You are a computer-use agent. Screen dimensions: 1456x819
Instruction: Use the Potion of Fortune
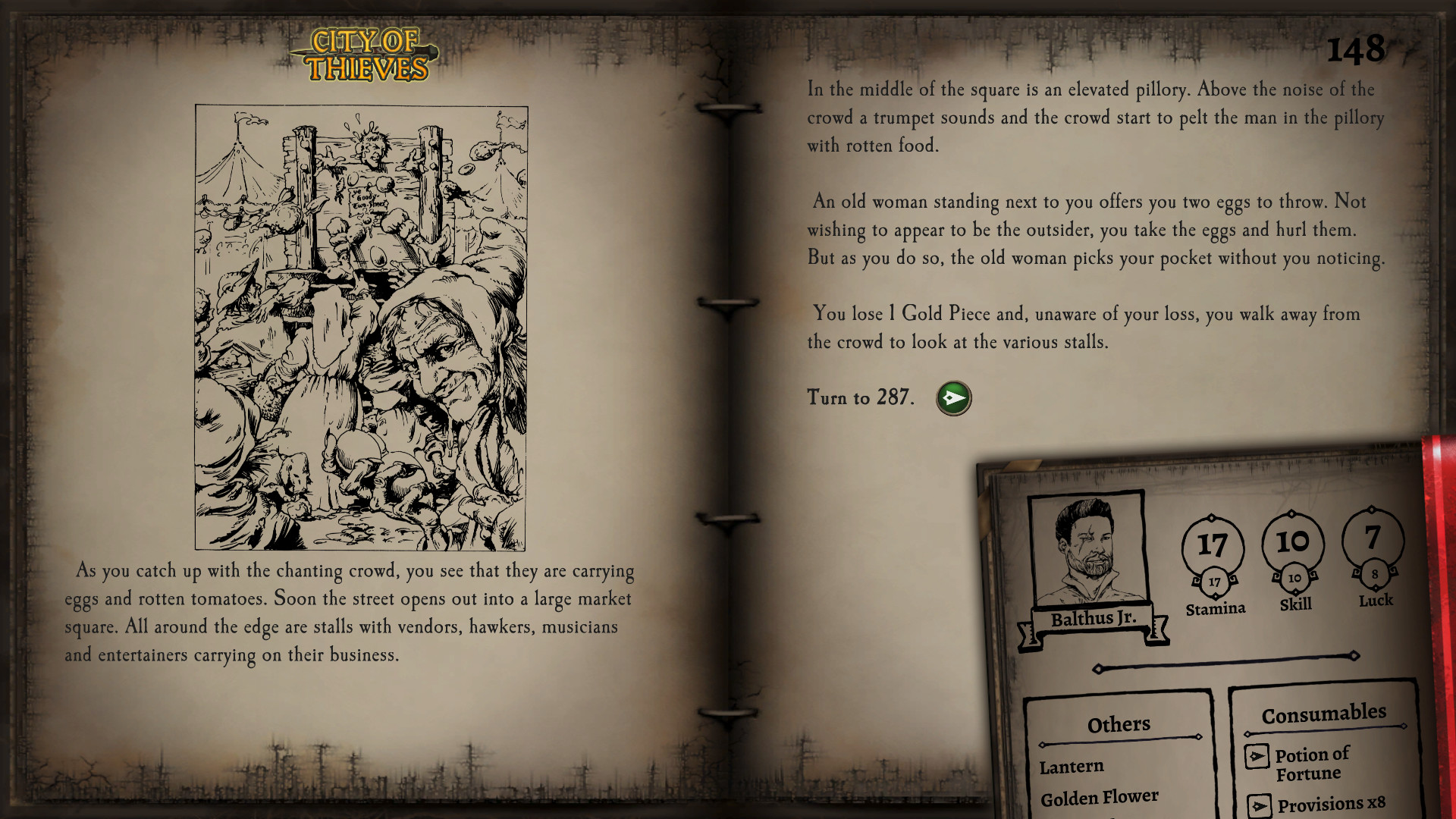pos(1257,756)
